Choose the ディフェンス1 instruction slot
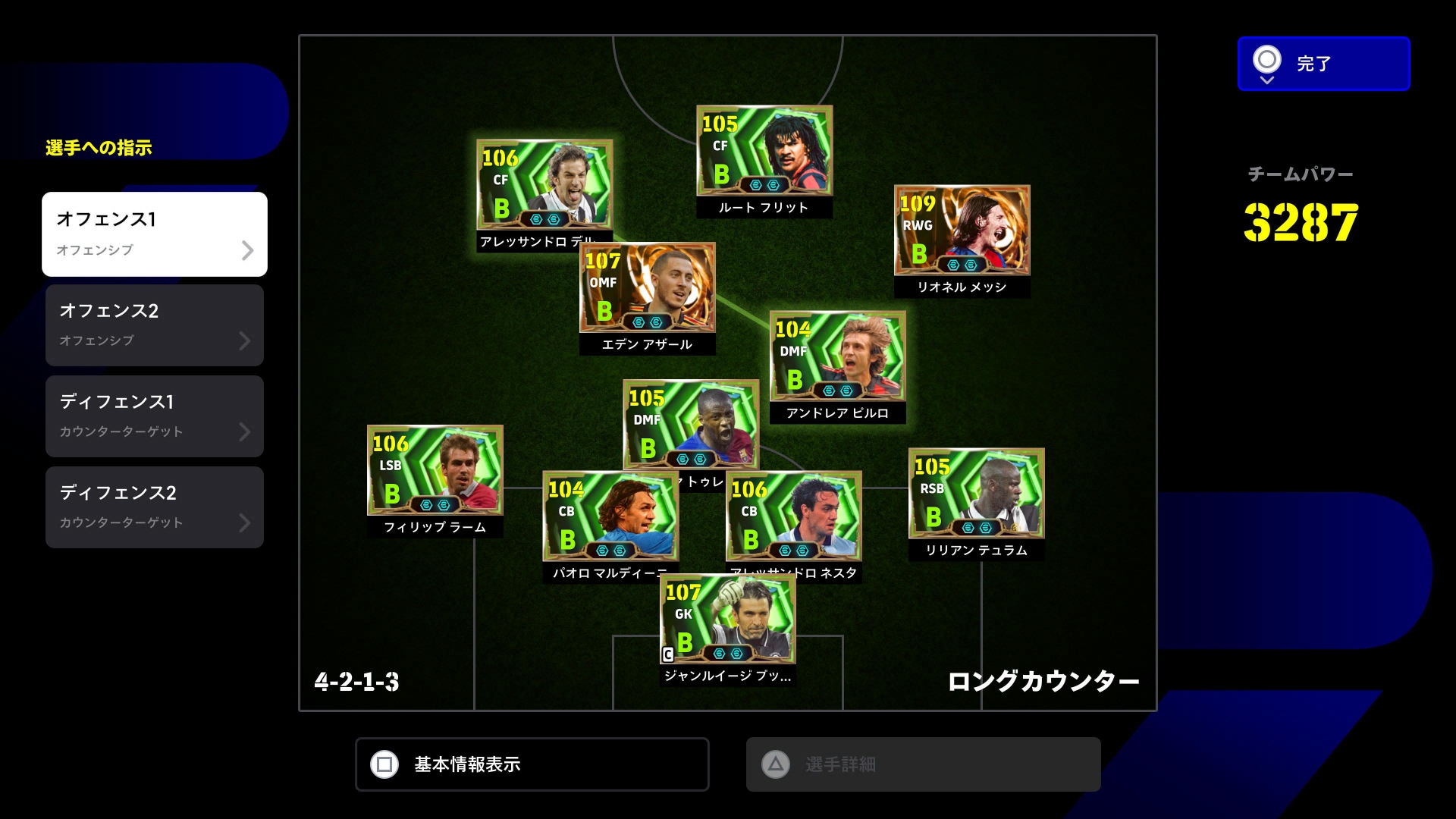The image size is (1456, 819). click(x=155, y=416)
